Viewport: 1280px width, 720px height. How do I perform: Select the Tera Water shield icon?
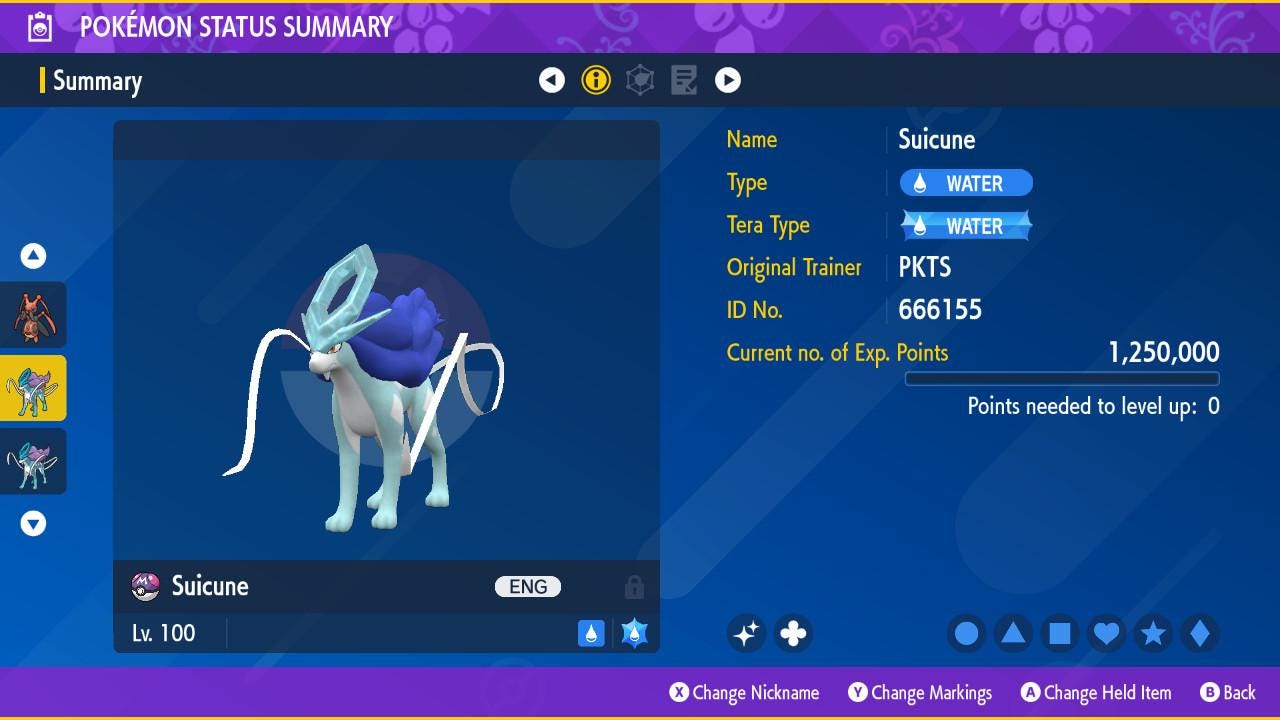[632, 632]
